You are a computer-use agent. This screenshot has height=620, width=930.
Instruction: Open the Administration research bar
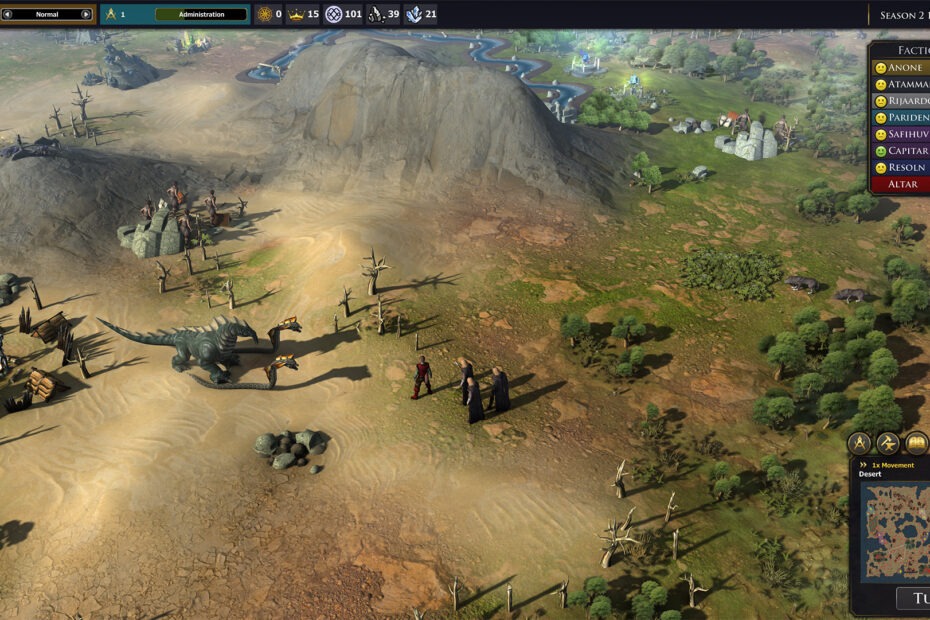coord(201,14)
